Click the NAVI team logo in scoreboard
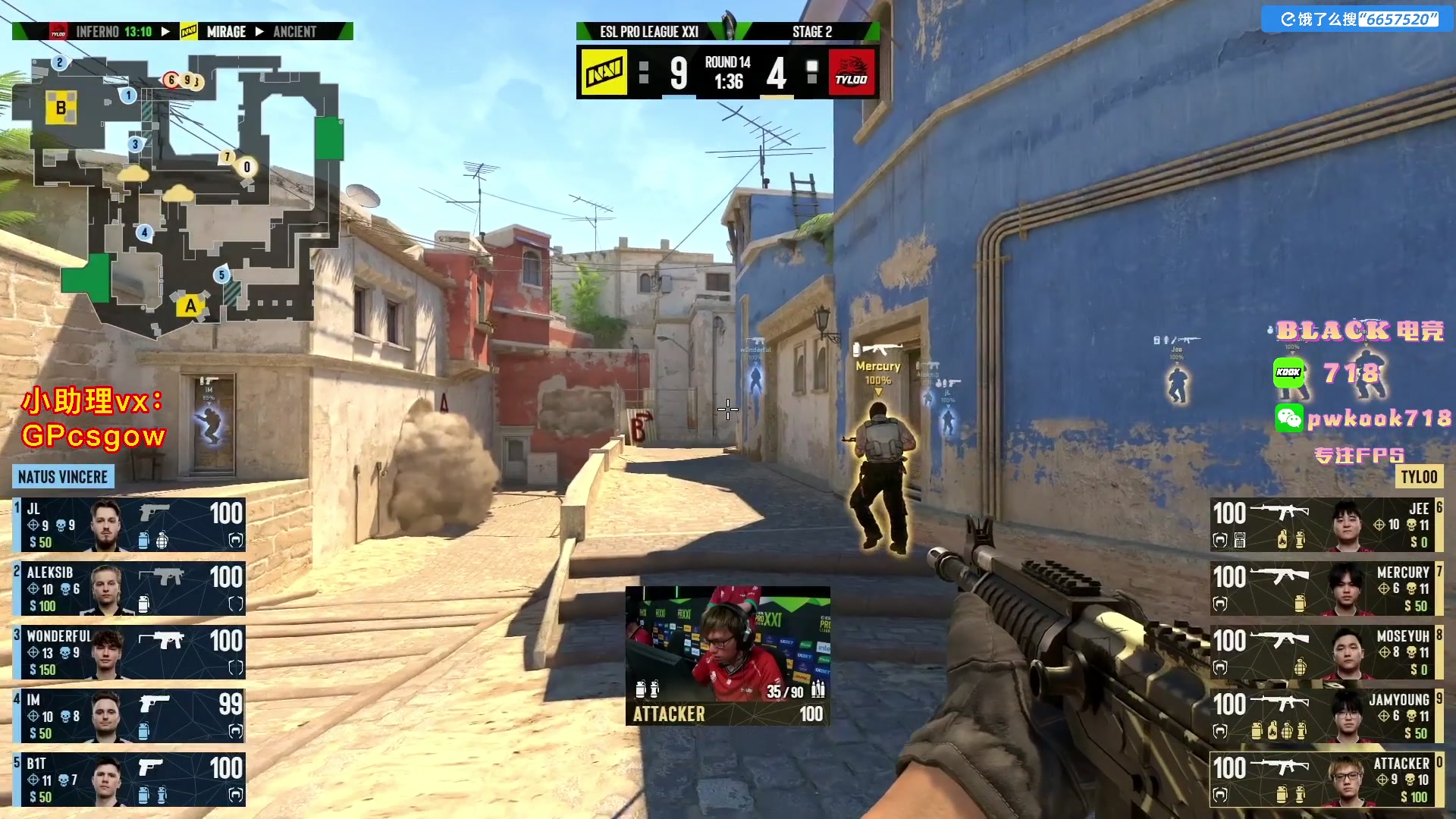The image size is (1456, 819). point(604,73)
